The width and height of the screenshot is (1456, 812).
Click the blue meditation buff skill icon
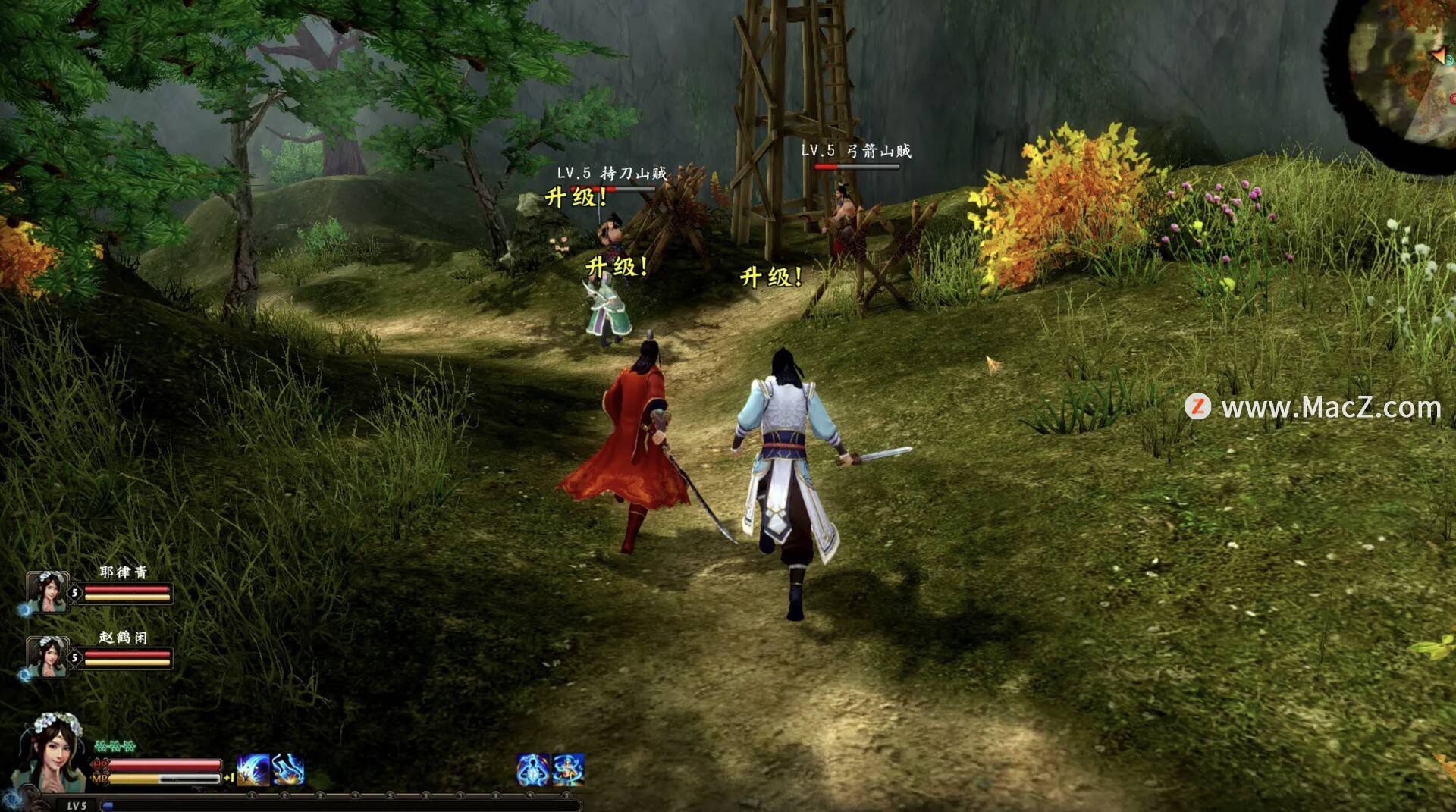tap(532, 769)
